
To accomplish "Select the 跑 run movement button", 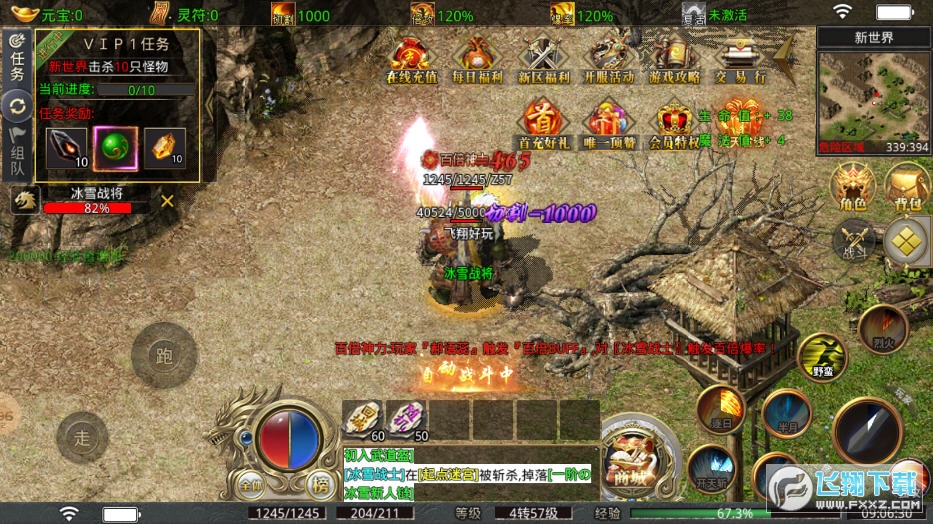I will pos(163,355).
